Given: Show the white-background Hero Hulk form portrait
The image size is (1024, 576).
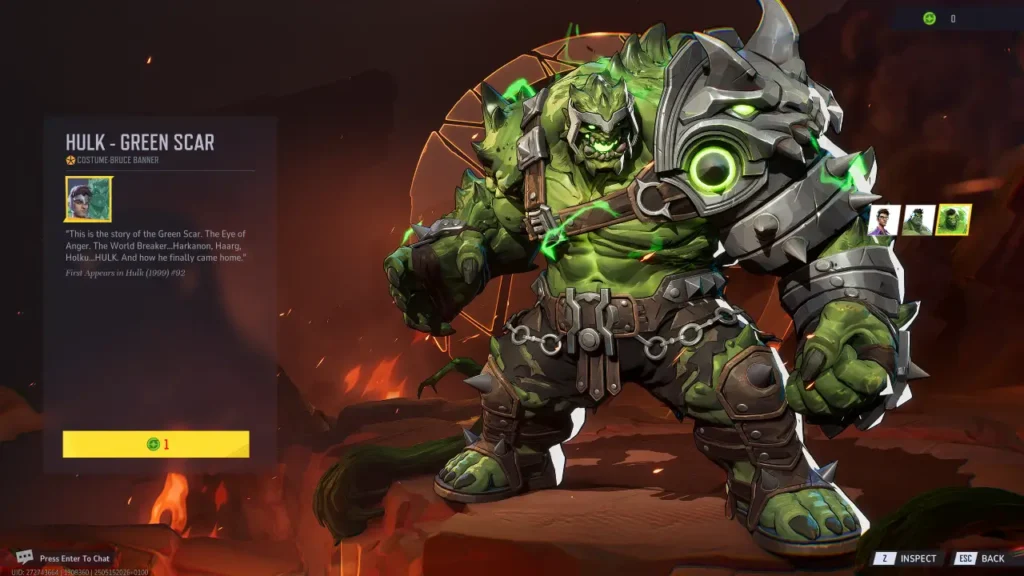Looking at the screenshot, I should [x=918, y=220].
